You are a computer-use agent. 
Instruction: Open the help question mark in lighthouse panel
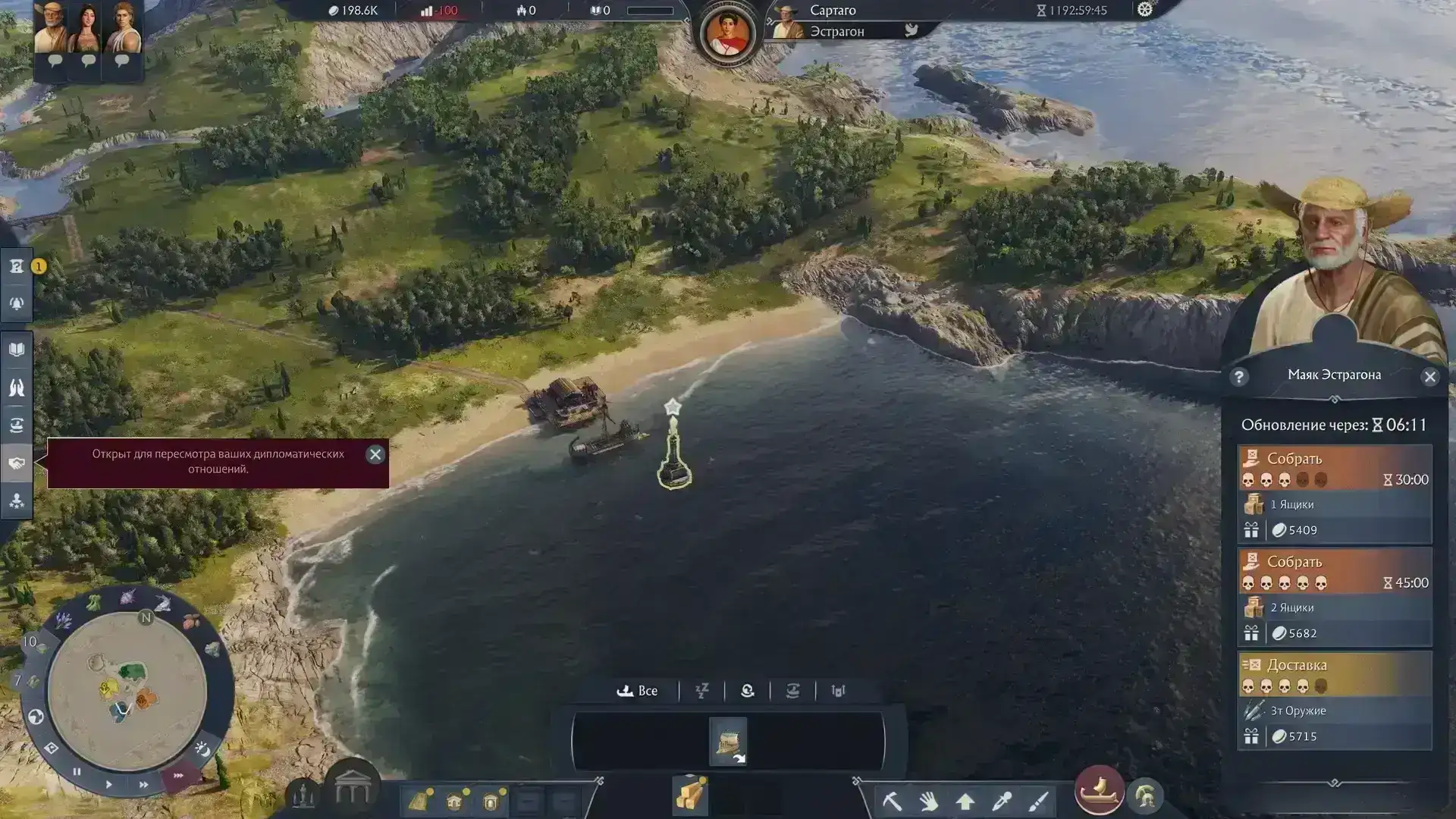(x=1239, y=377)
